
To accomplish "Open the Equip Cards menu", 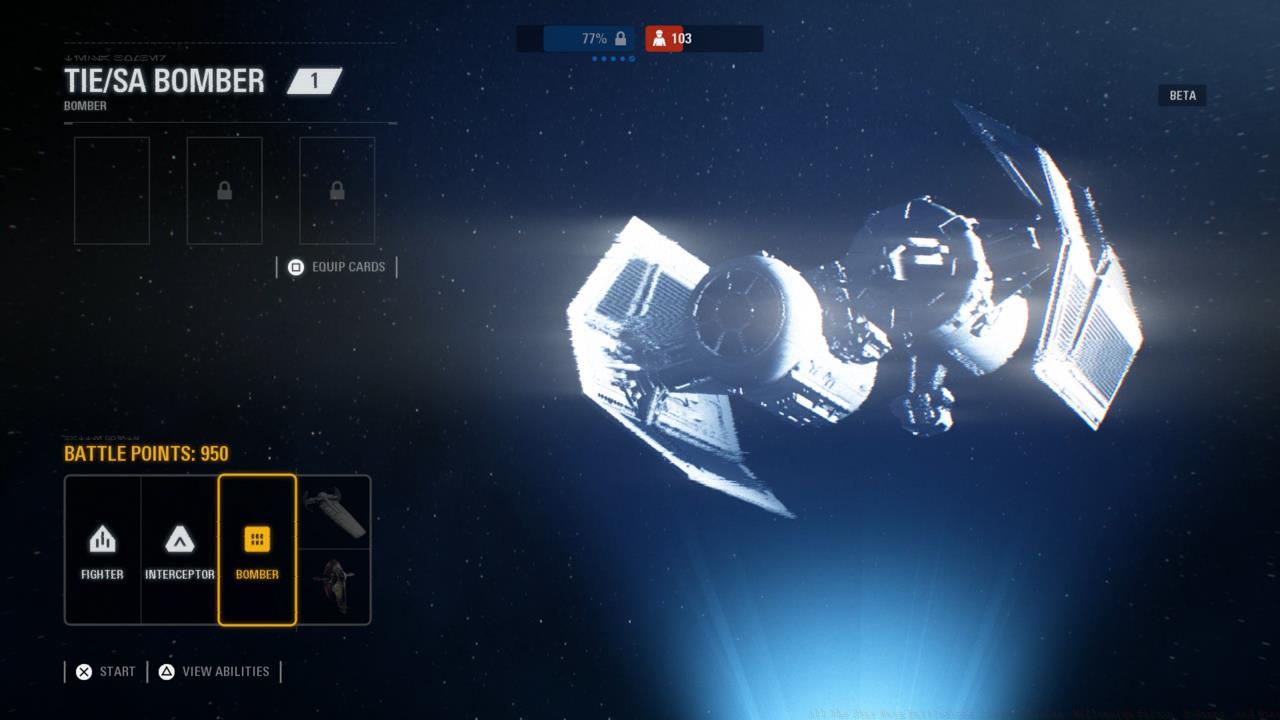I will pyautogui.click(x=337, y=267).
